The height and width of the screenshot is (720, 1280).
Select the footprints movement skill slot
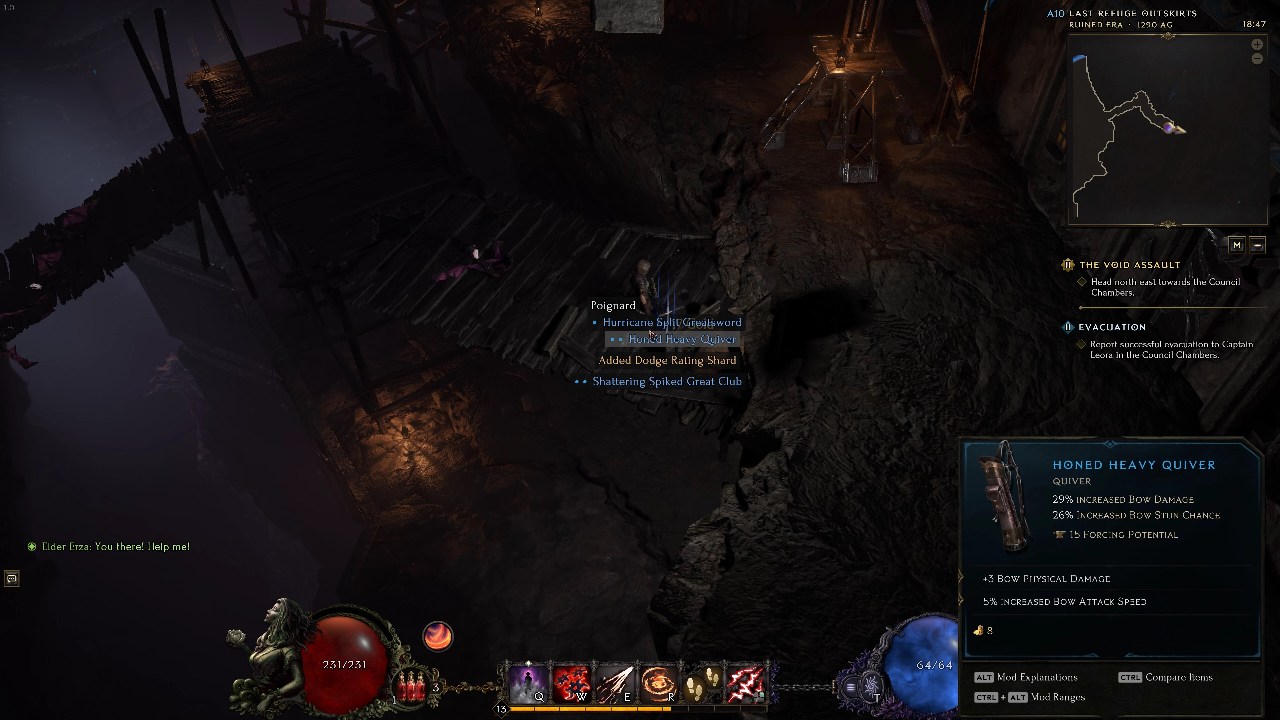tap(702, 685)
